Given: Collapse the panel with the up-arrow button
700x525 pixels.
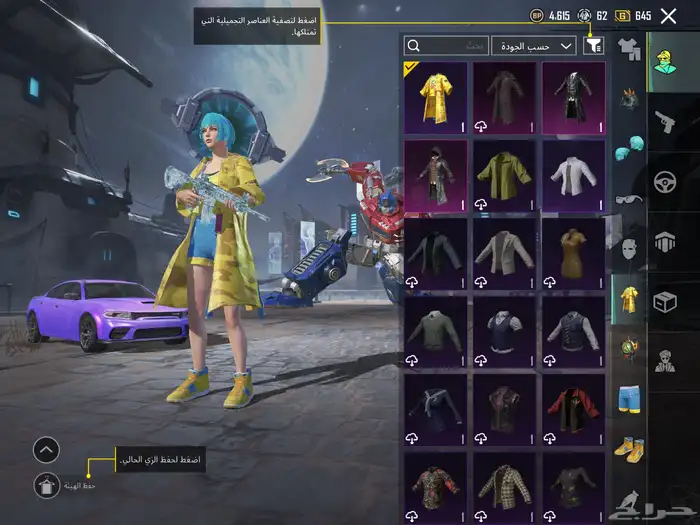Looking at the screenshot, I should click(46, 450).
